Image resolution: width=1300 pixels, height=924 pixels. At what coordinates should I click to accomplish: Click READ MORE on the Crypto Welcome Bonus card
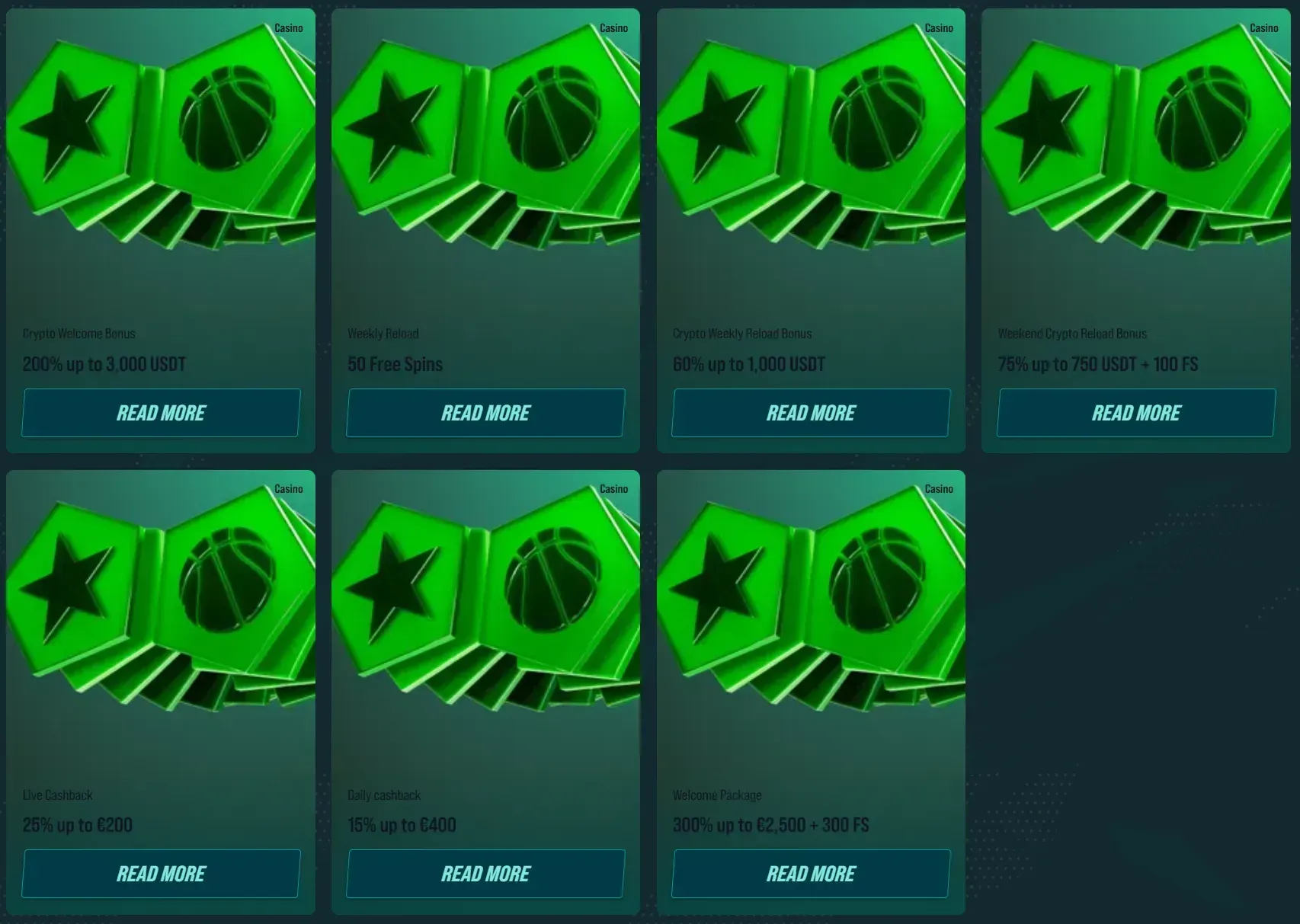tap(161, 412)
